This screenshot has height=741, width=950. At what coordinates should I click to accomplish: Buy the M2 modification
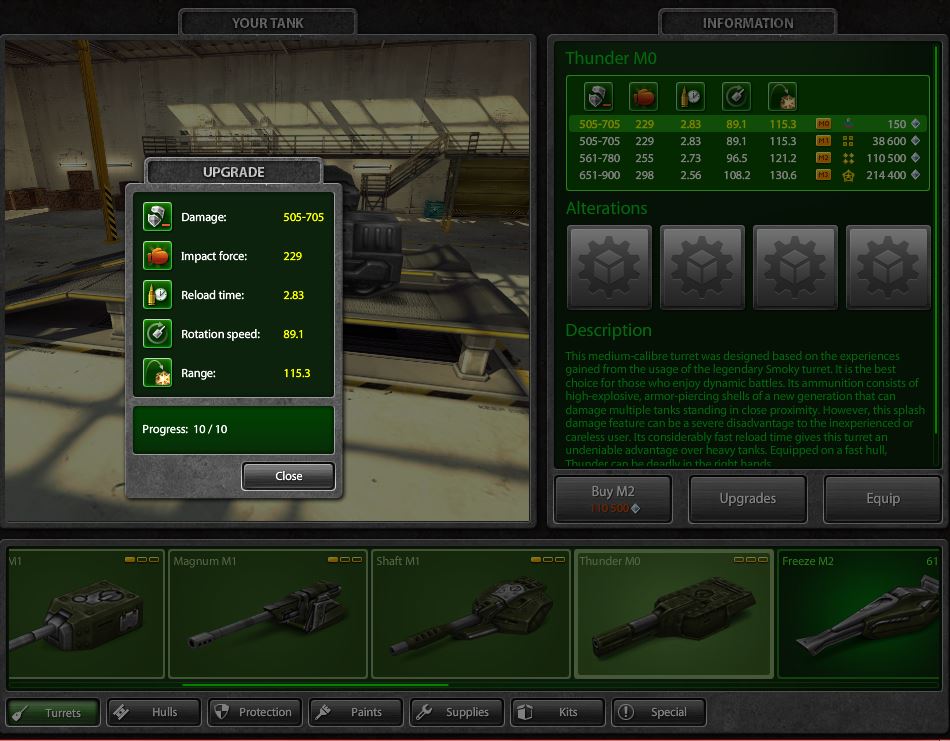(x=614, y=498)
